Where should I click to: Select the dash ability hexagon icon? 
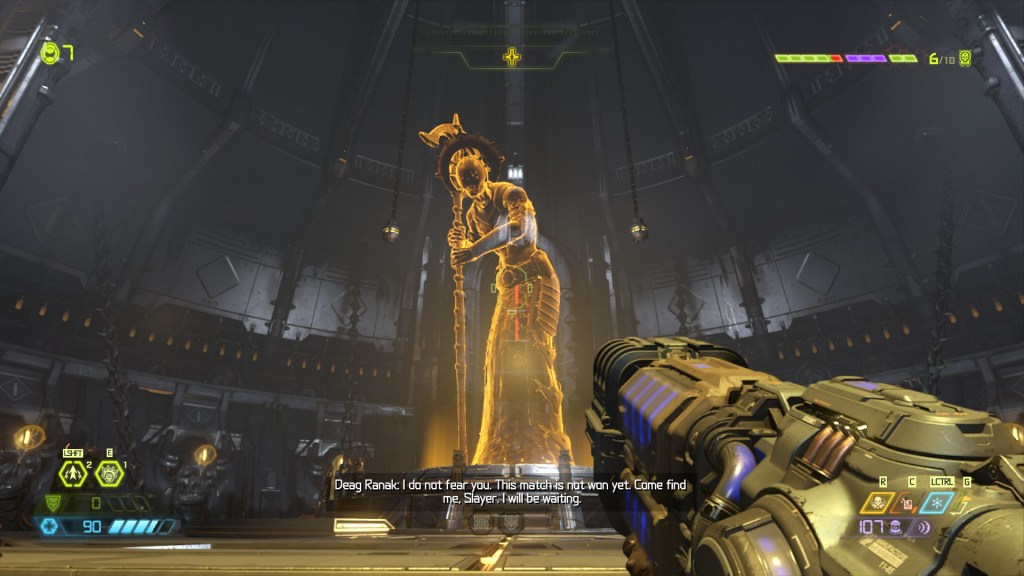point(73,473)
